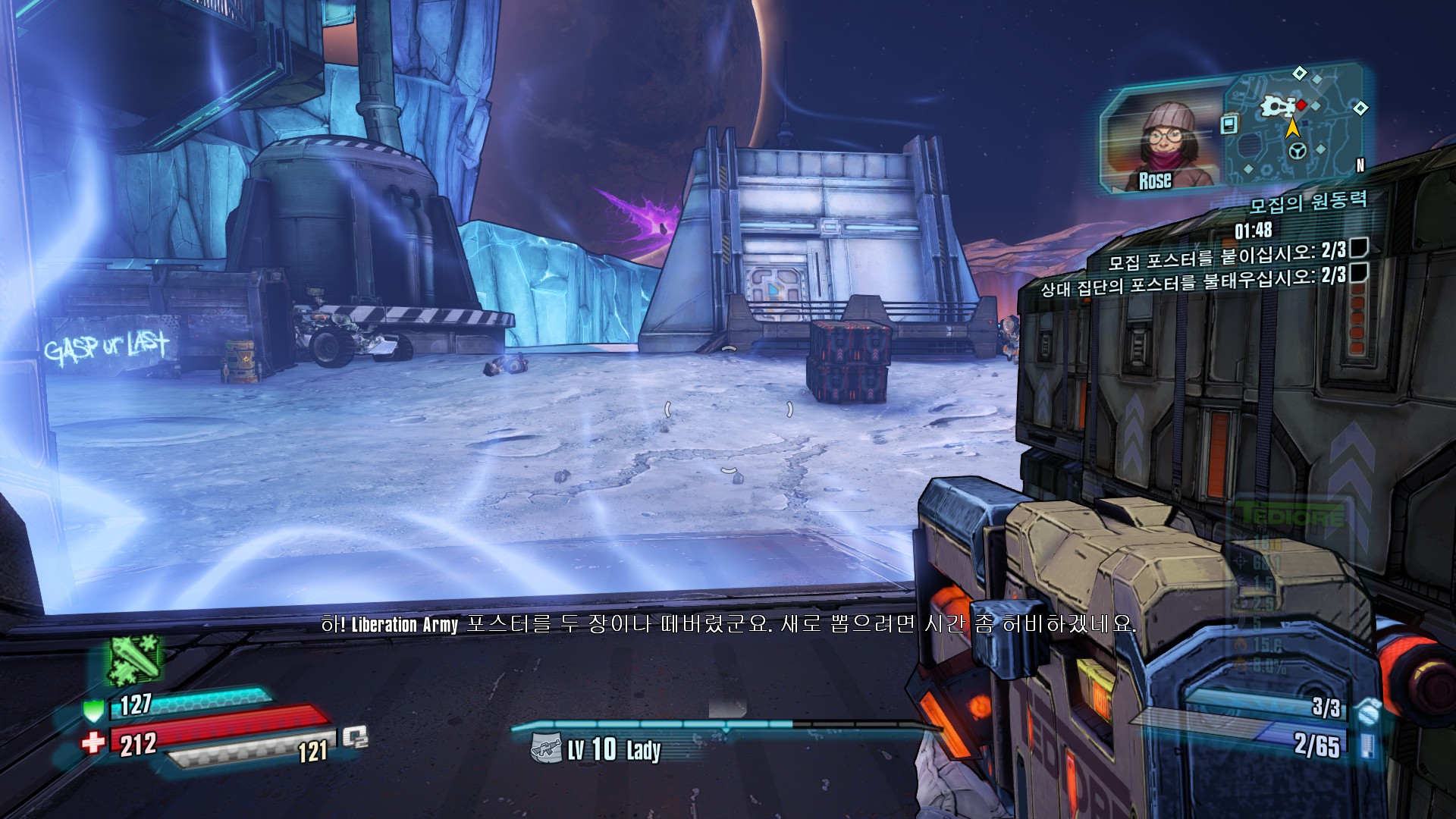Image resolution: width=1456 pixels, height=819 pixels.
Task: Tick the 상대 집단의 포스터를 불태우십시오 objective checkbox
Action: (x=1359, y=272)
